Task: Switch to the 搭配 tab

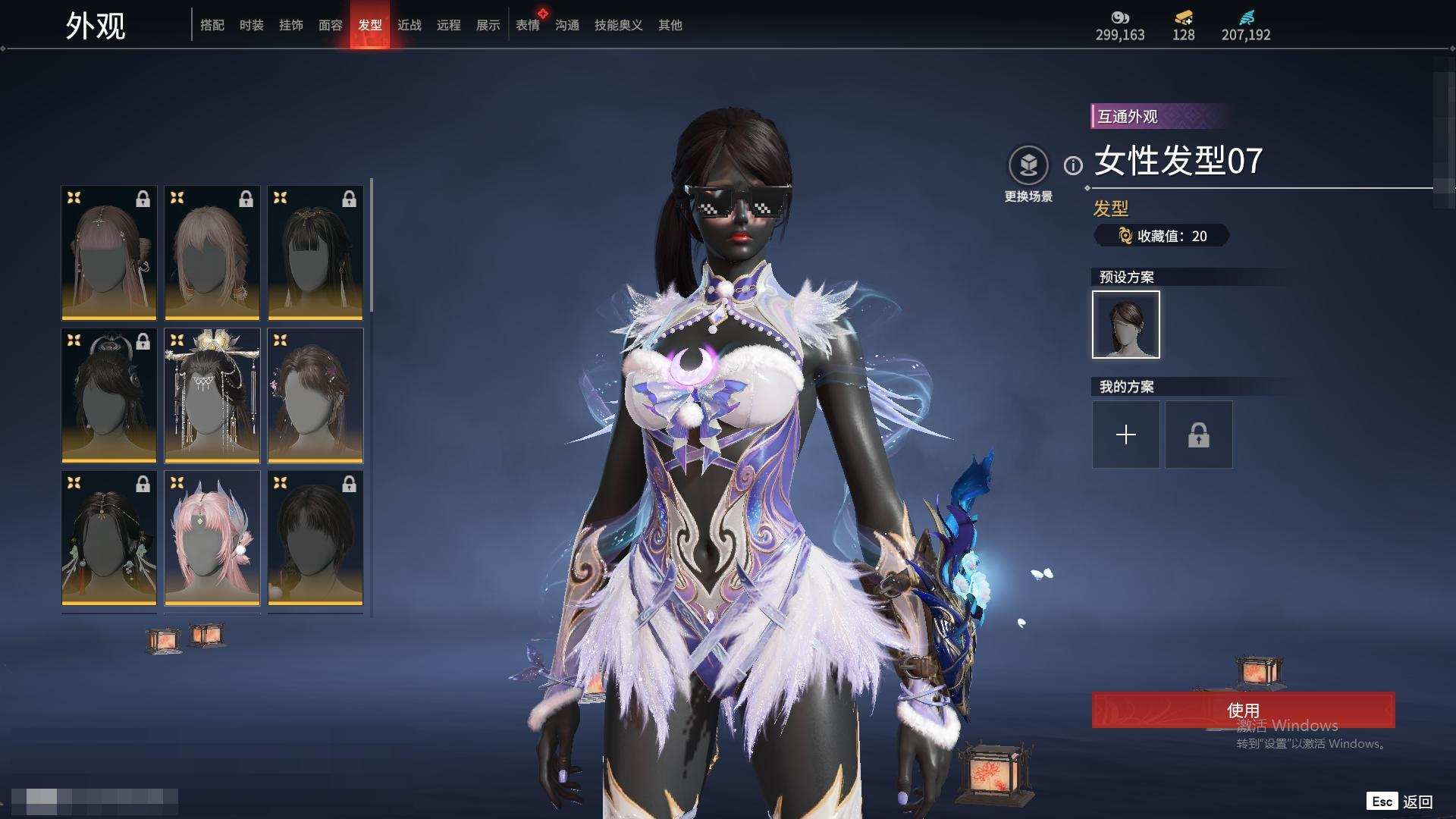Action: pos(212,25)
